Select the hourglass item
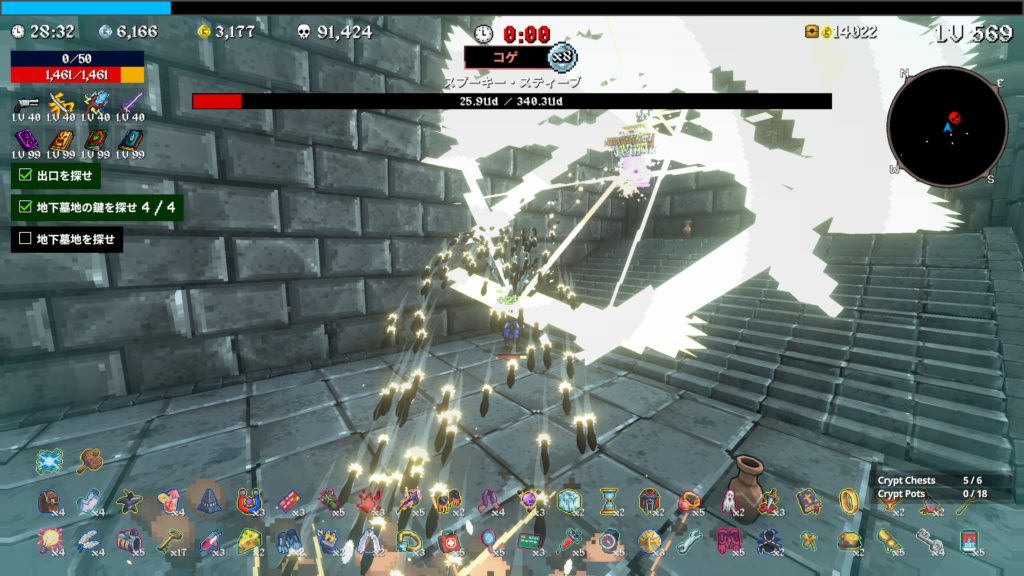Screen dimensions: 1024x576 [x=609, y=501]
